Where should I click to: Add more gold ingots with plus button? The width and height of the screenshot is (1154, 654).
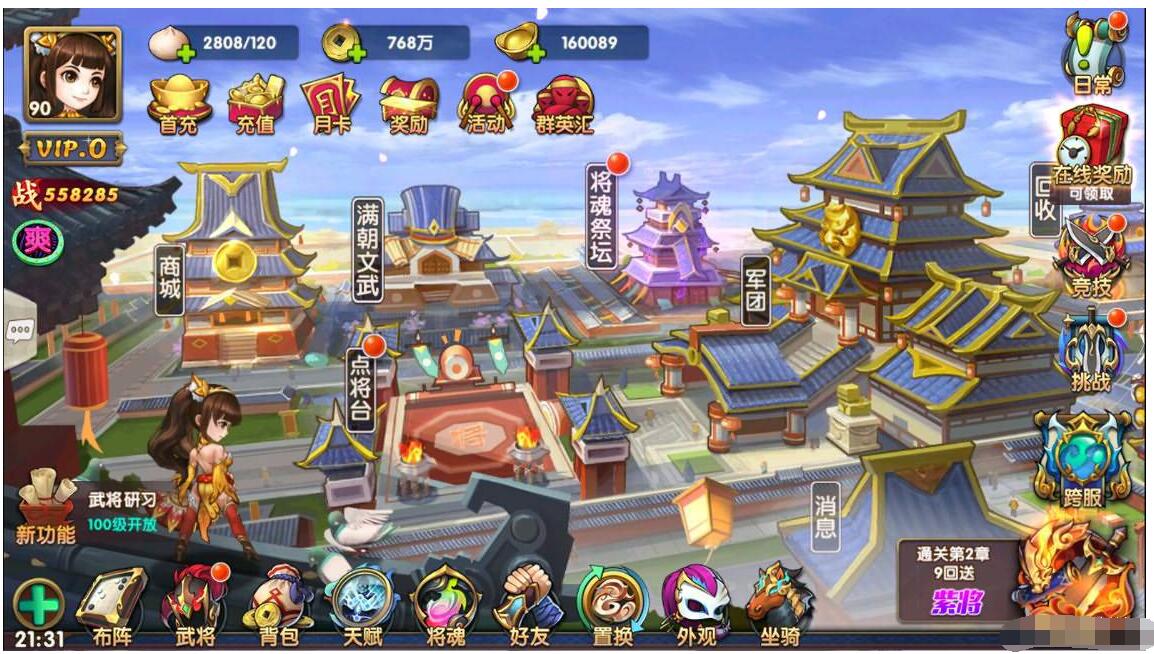tap(535, 52)
